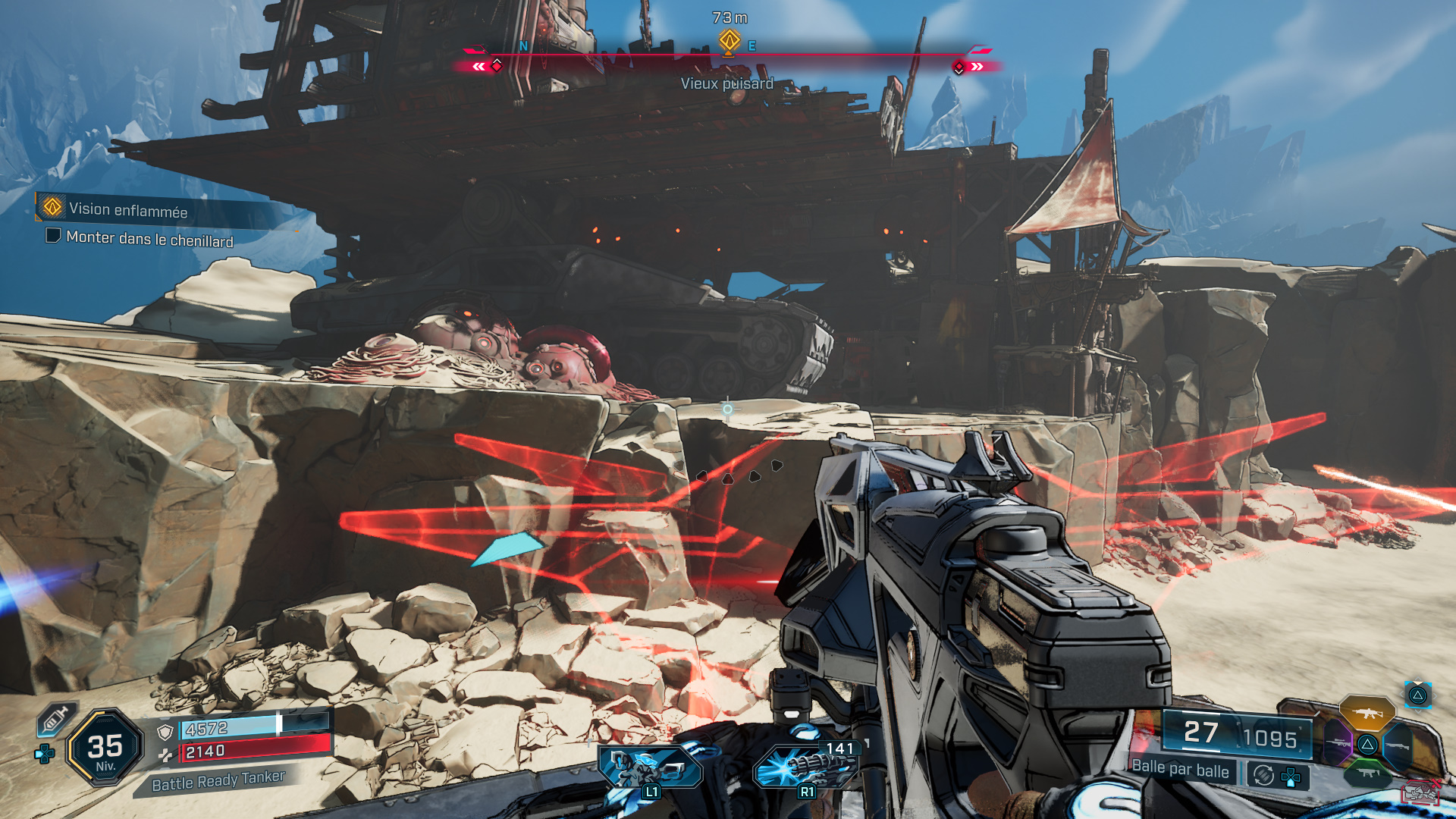Activate the L1 action skill icon
This screenshot has height=819, width=1456.
pos(649,767)
